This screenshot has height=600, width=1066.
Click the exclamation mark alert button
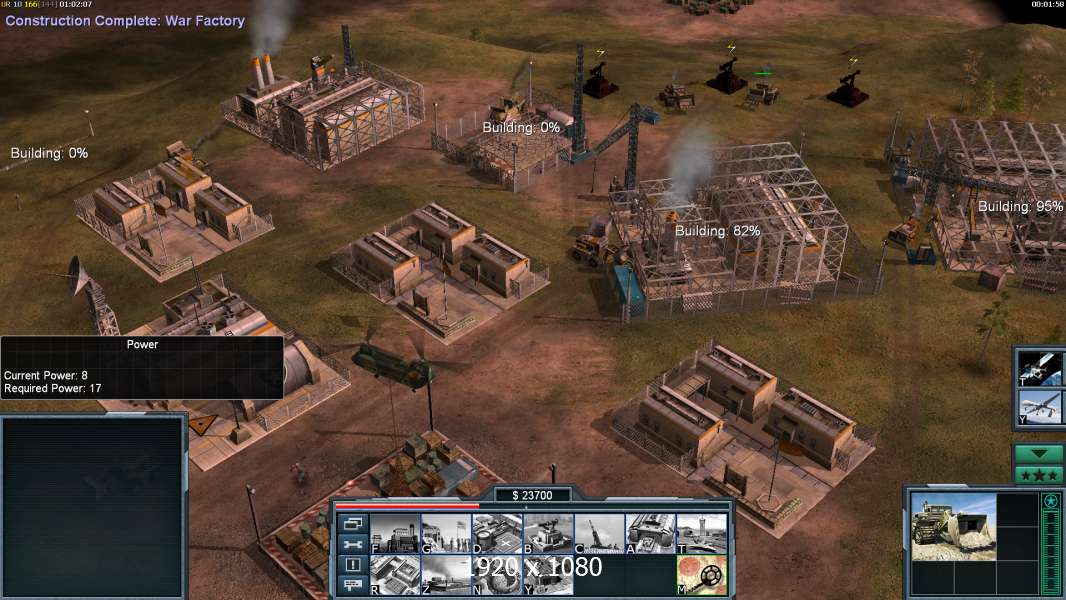[353, 565]
